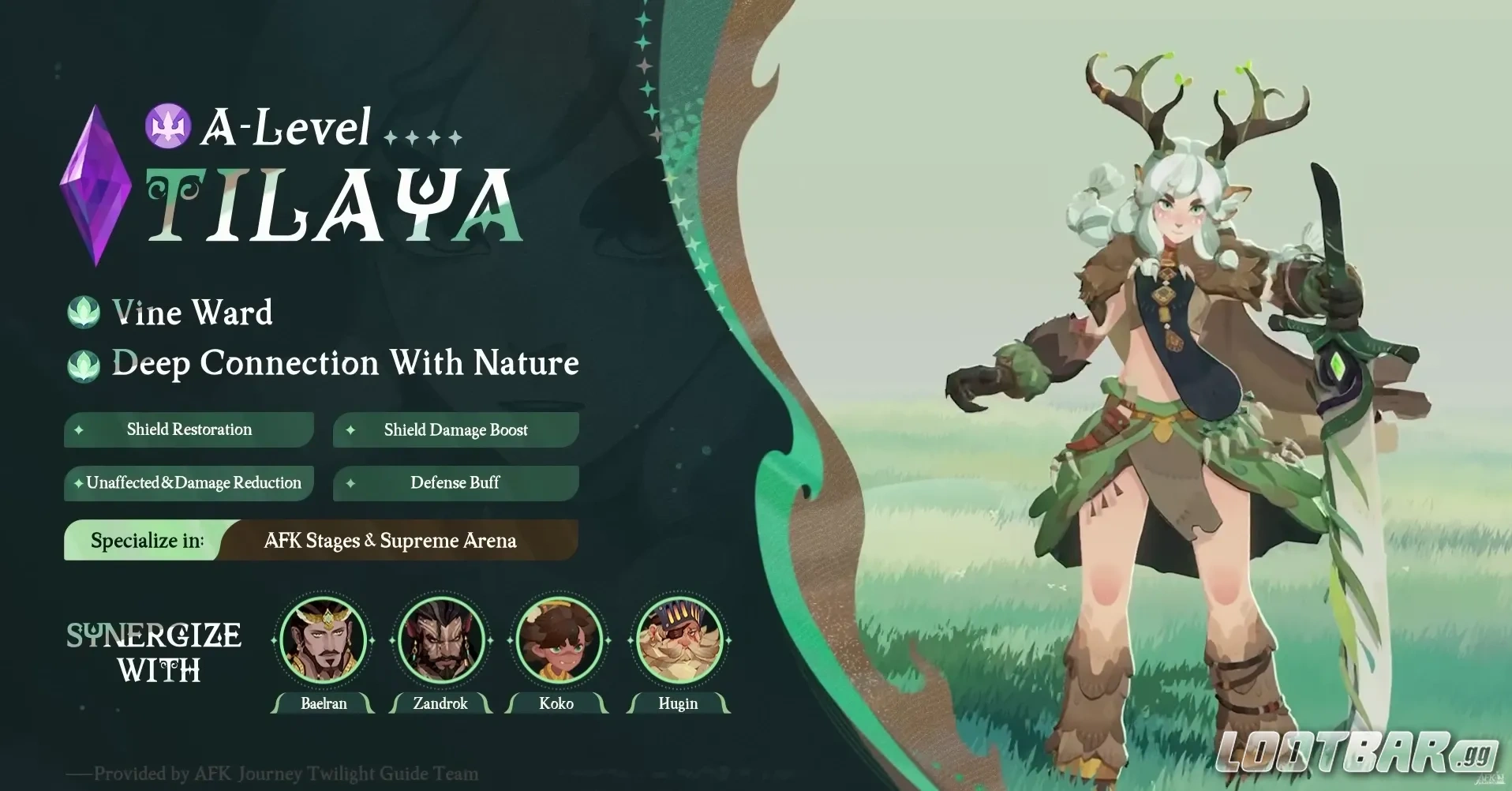This screenshot has height=791, width=1512.
Task: Select the Deep Connection With Nature icon
Action: [84, 365]
